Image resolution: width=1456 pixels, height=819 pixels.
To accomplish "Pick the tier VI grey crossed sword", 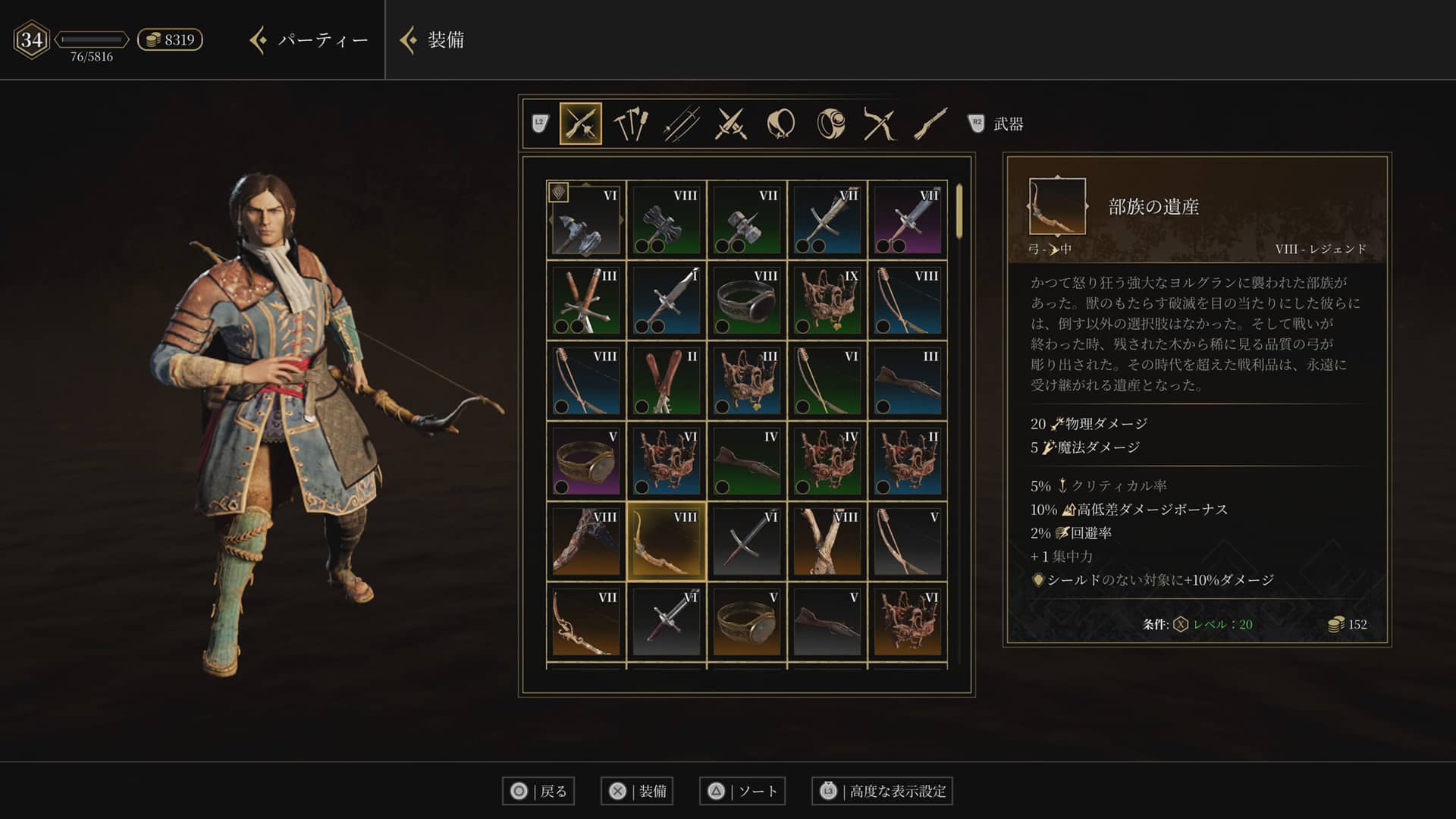I will click(x=747, y=541).
